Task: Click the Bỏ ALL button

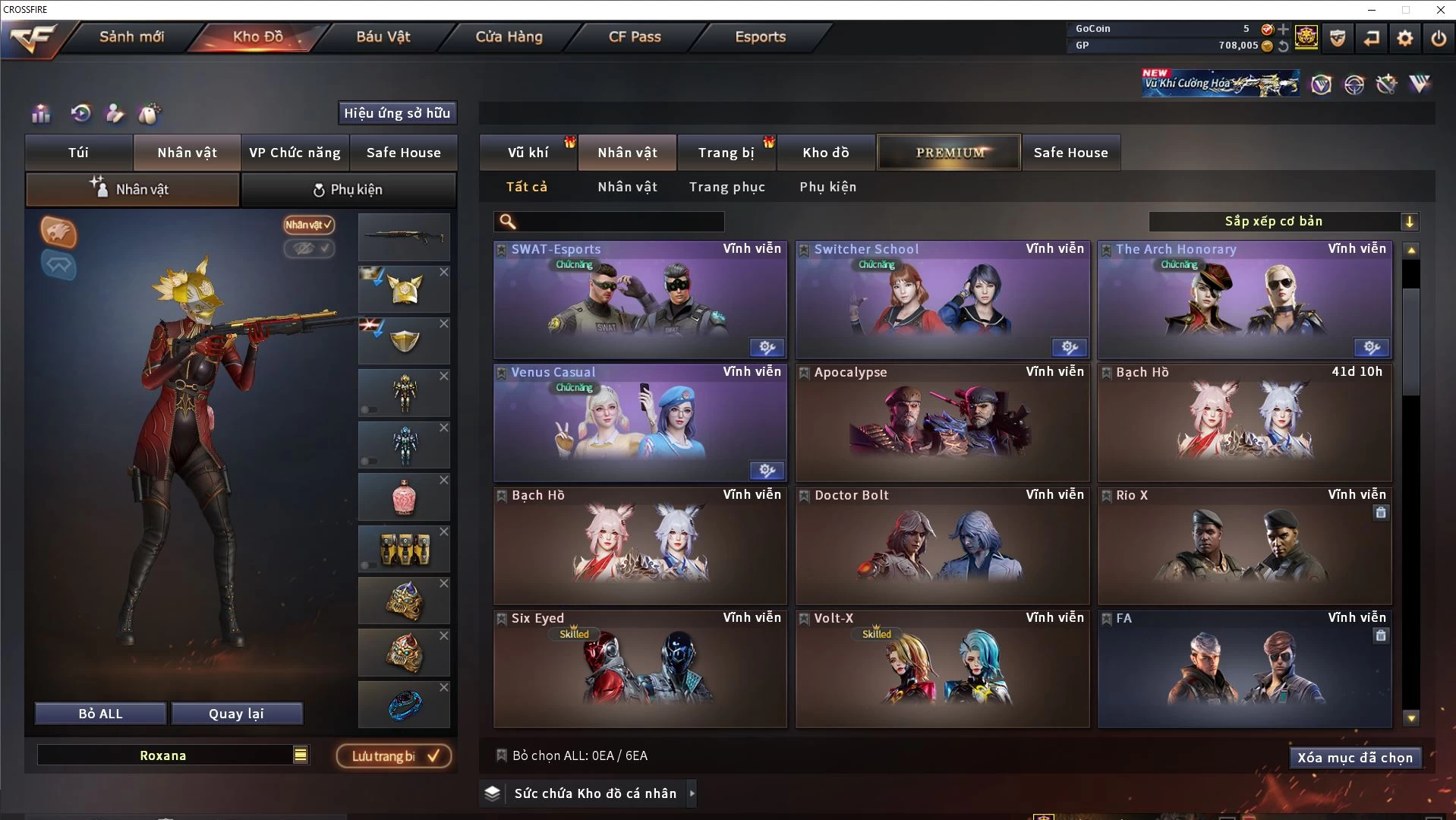Action: [x=100, y=714]
